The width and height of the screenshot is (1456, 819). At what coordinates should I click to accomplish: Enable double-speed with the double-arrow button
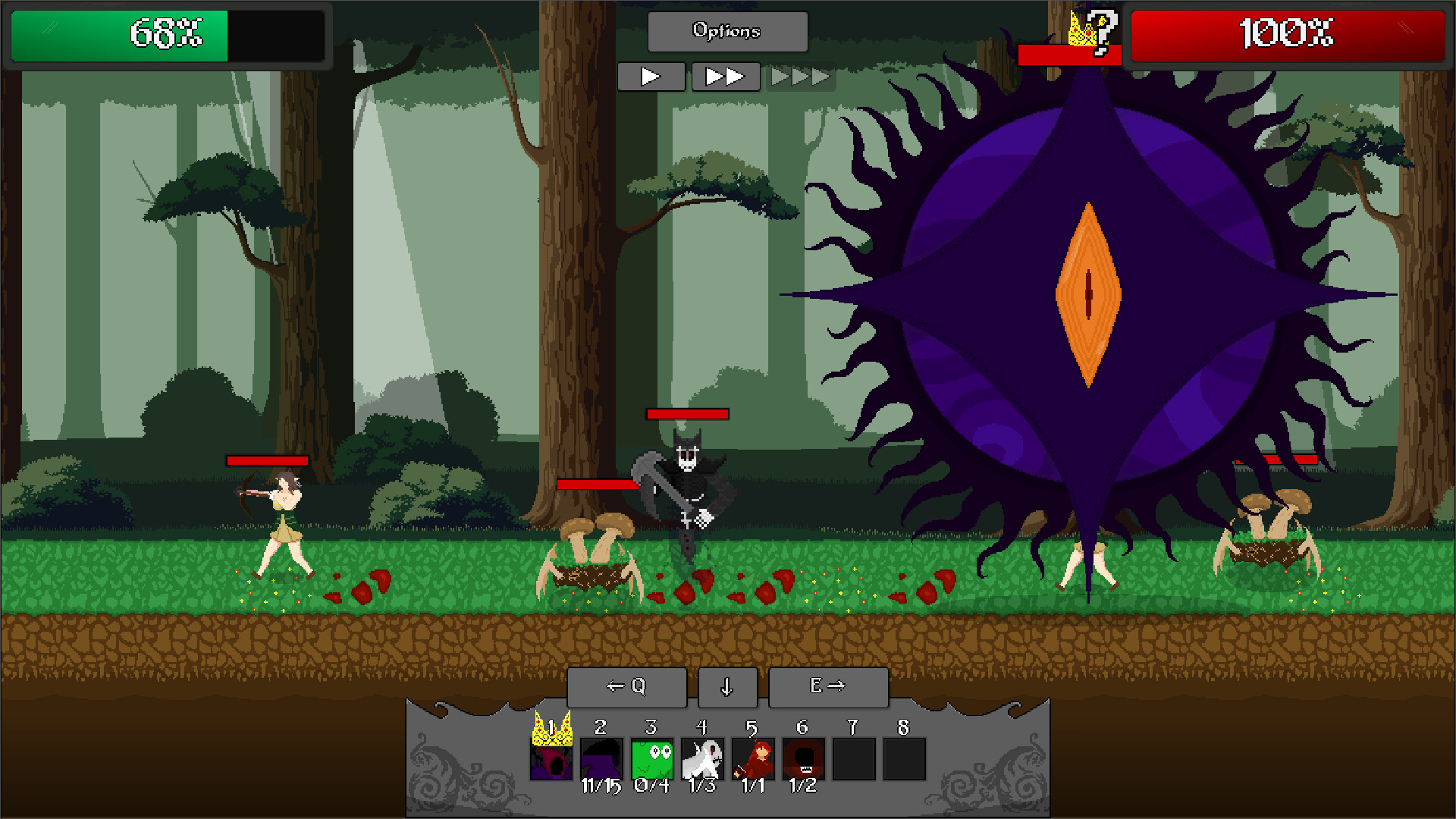pyautogui.click(x=725, y=76)
